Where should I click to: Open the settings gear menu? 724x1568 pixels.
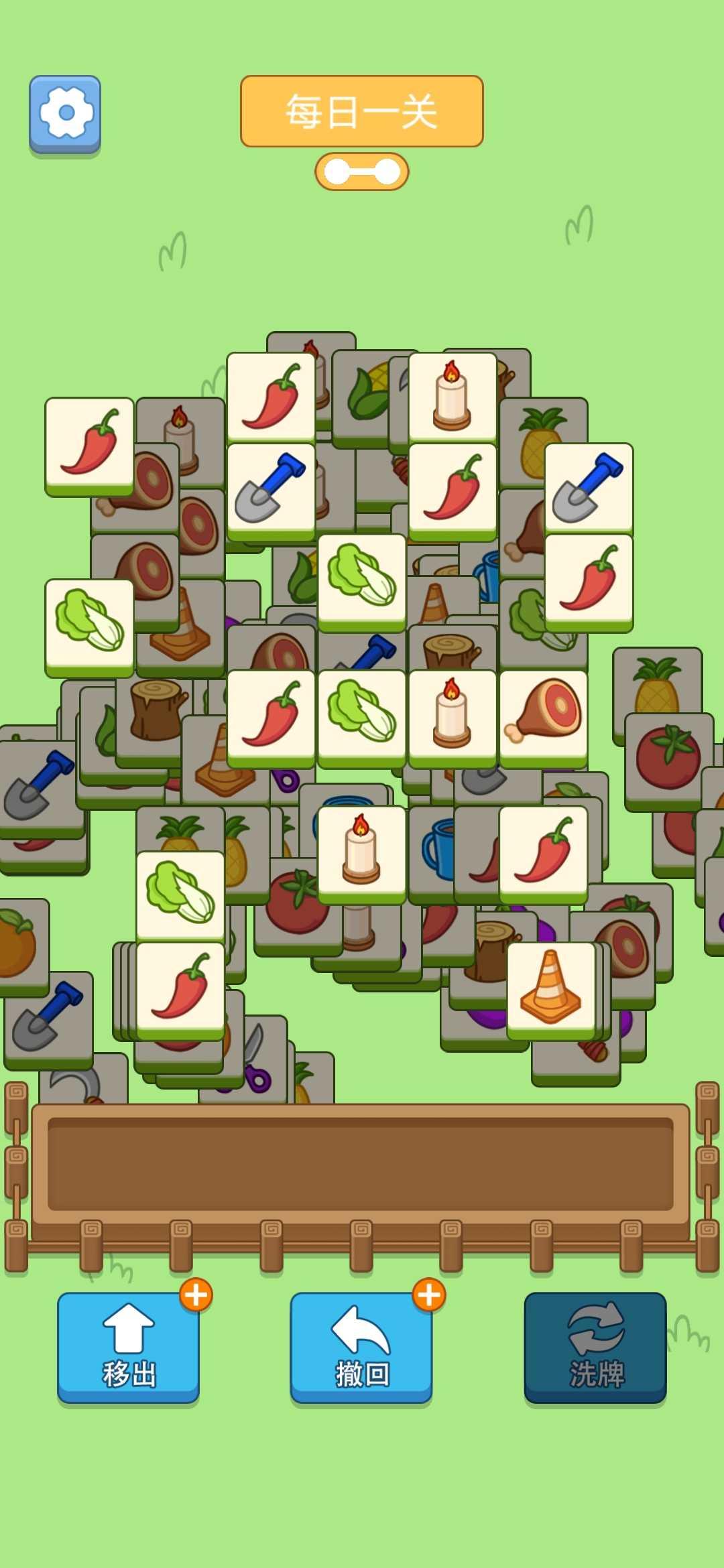tap(65, 113)
